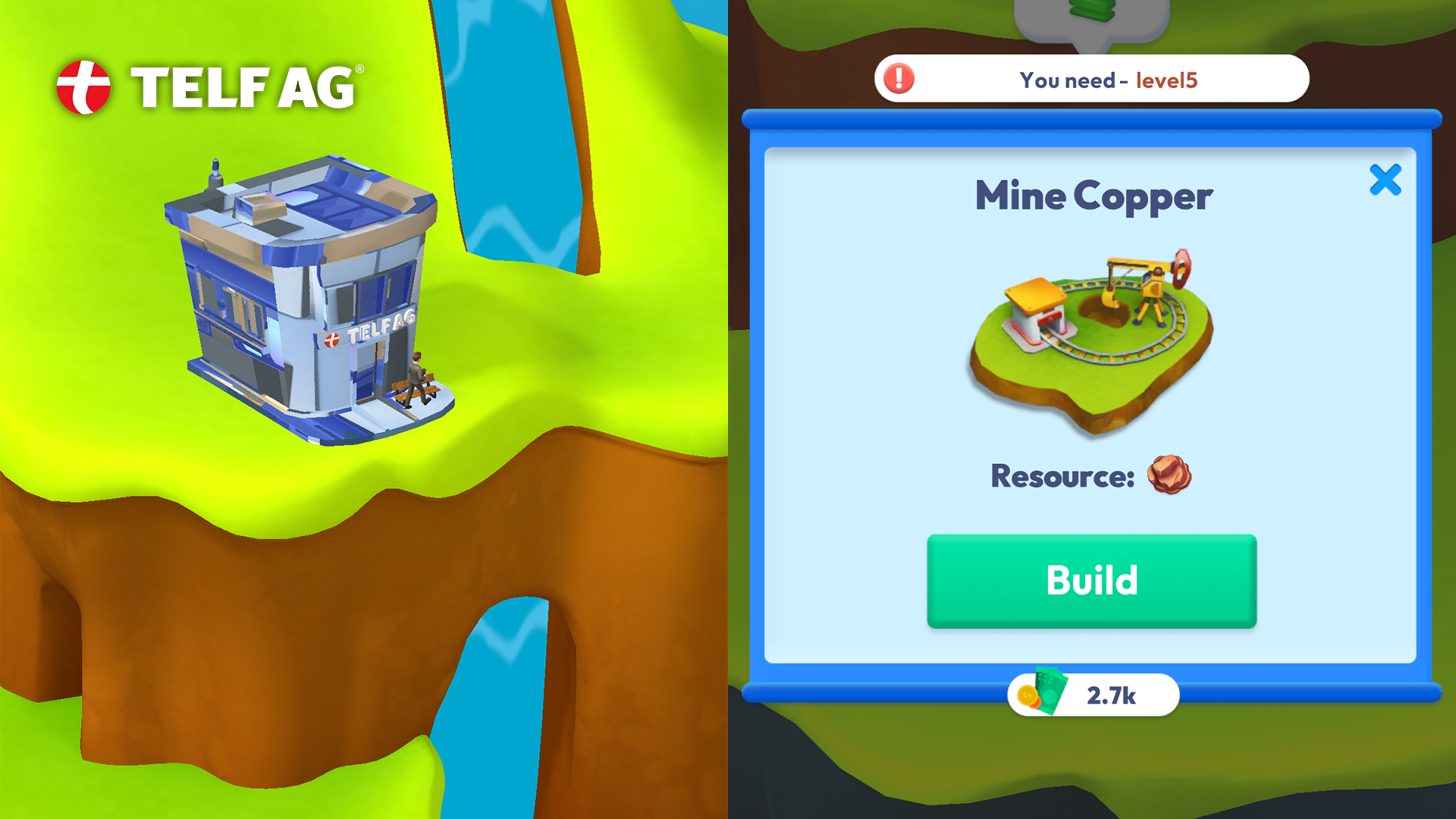The height and width of the screenshot is (819, 1456).
Task: Close the Mine Copper dialog
Action: point(1385,180)
